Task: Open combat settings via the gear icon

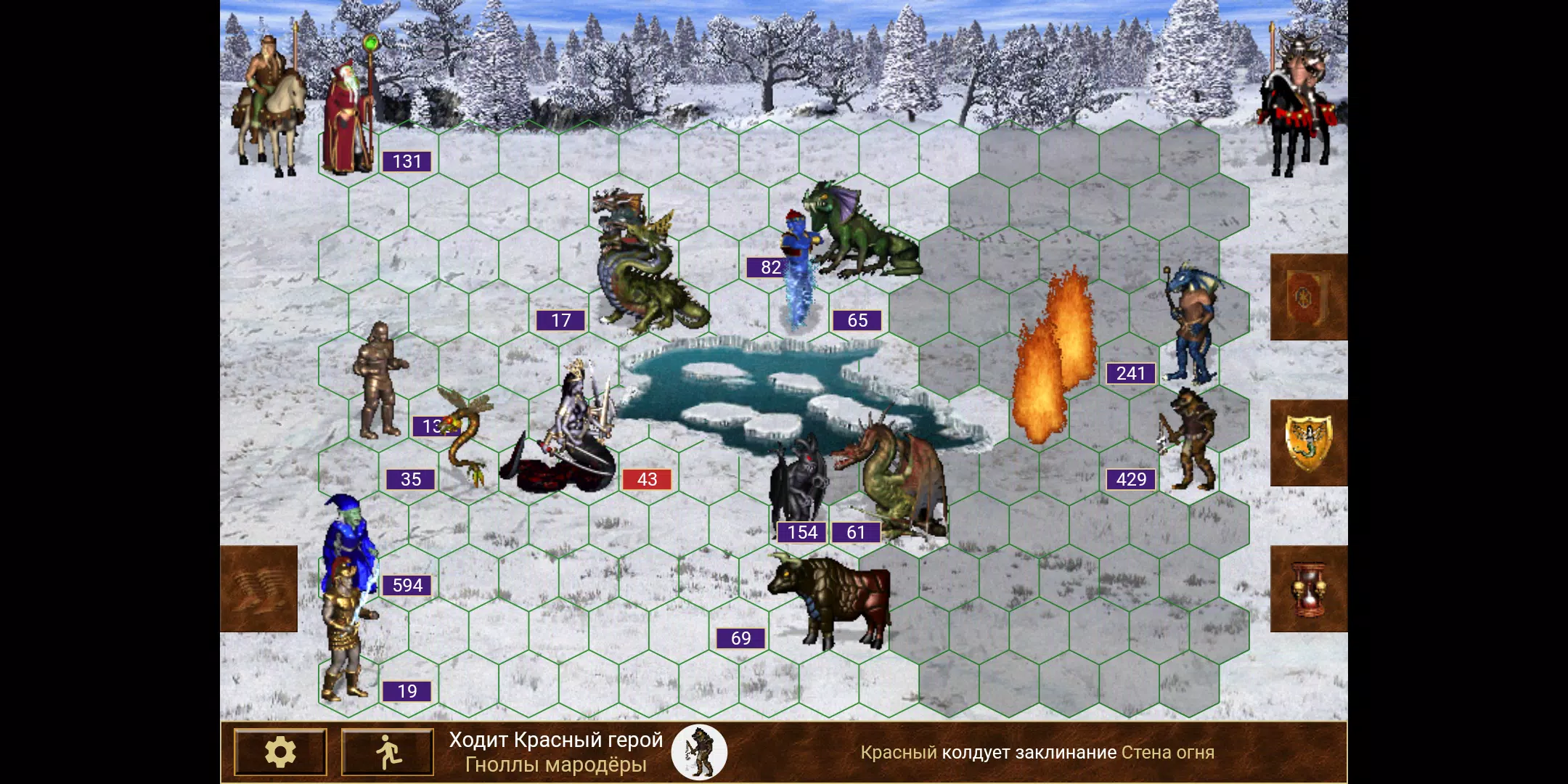Action: tap(282, 751)
